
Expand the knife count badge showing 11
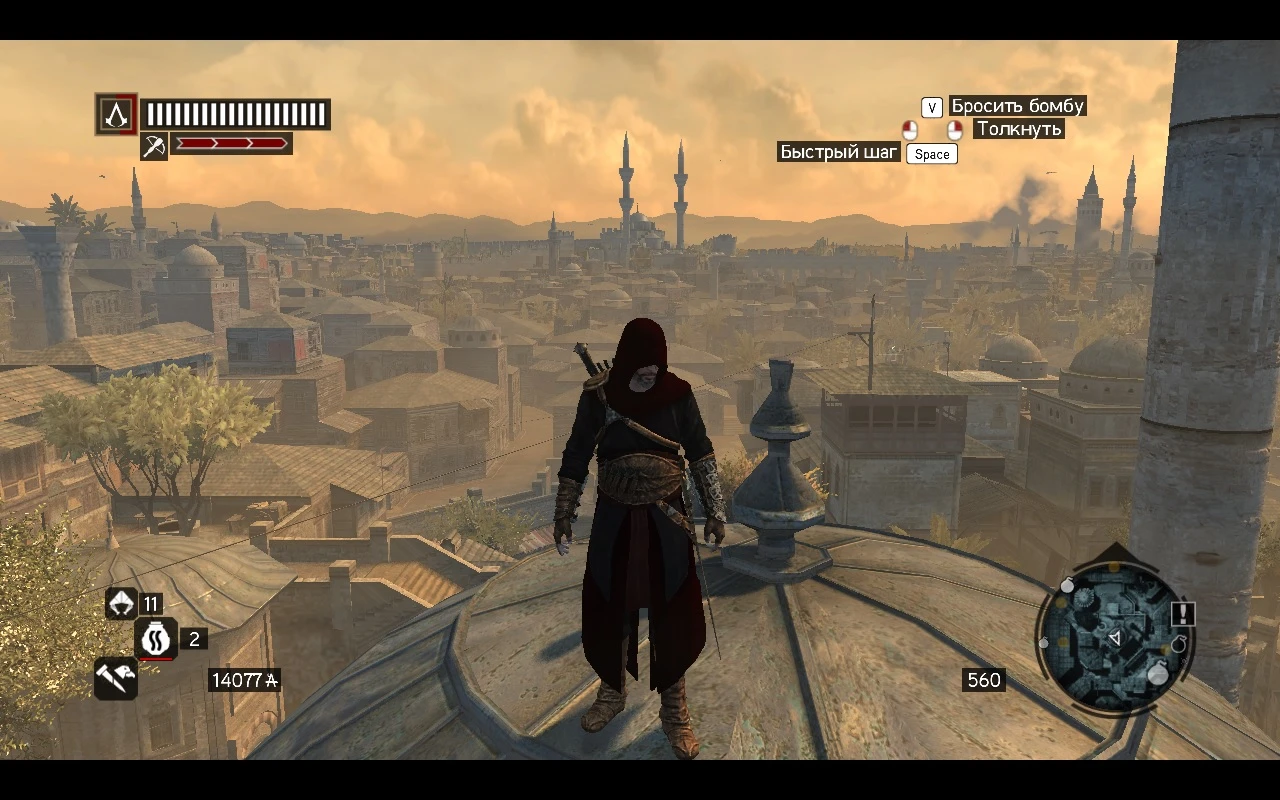click(x=153, y=602)
